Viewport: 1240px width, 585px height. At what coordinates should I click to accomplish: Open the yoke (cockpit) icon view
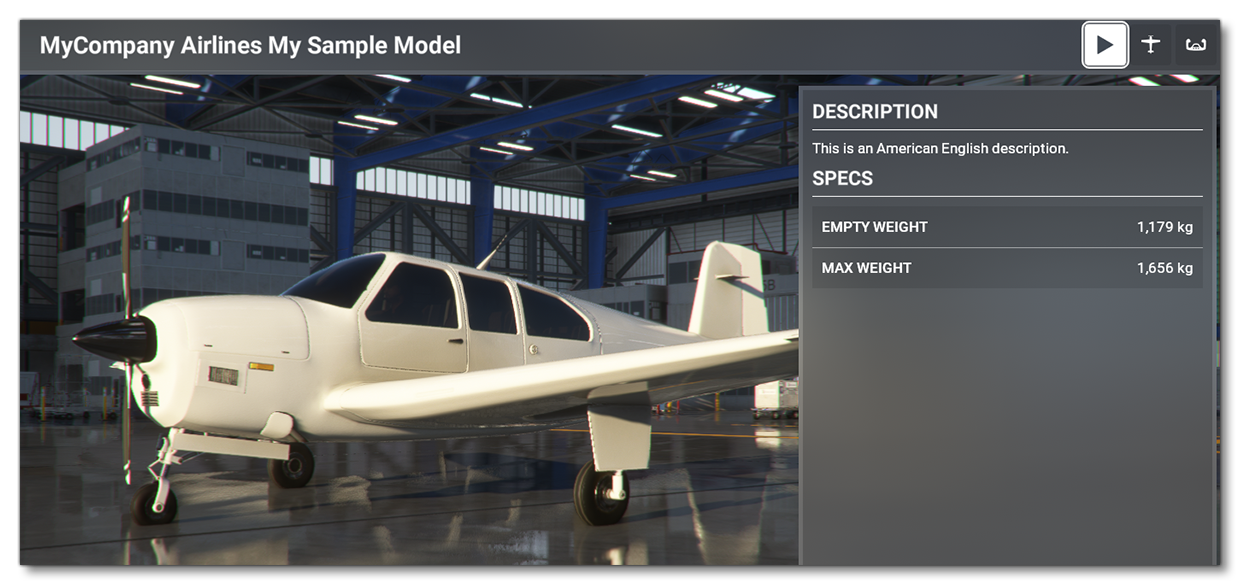click(1195, 45)
